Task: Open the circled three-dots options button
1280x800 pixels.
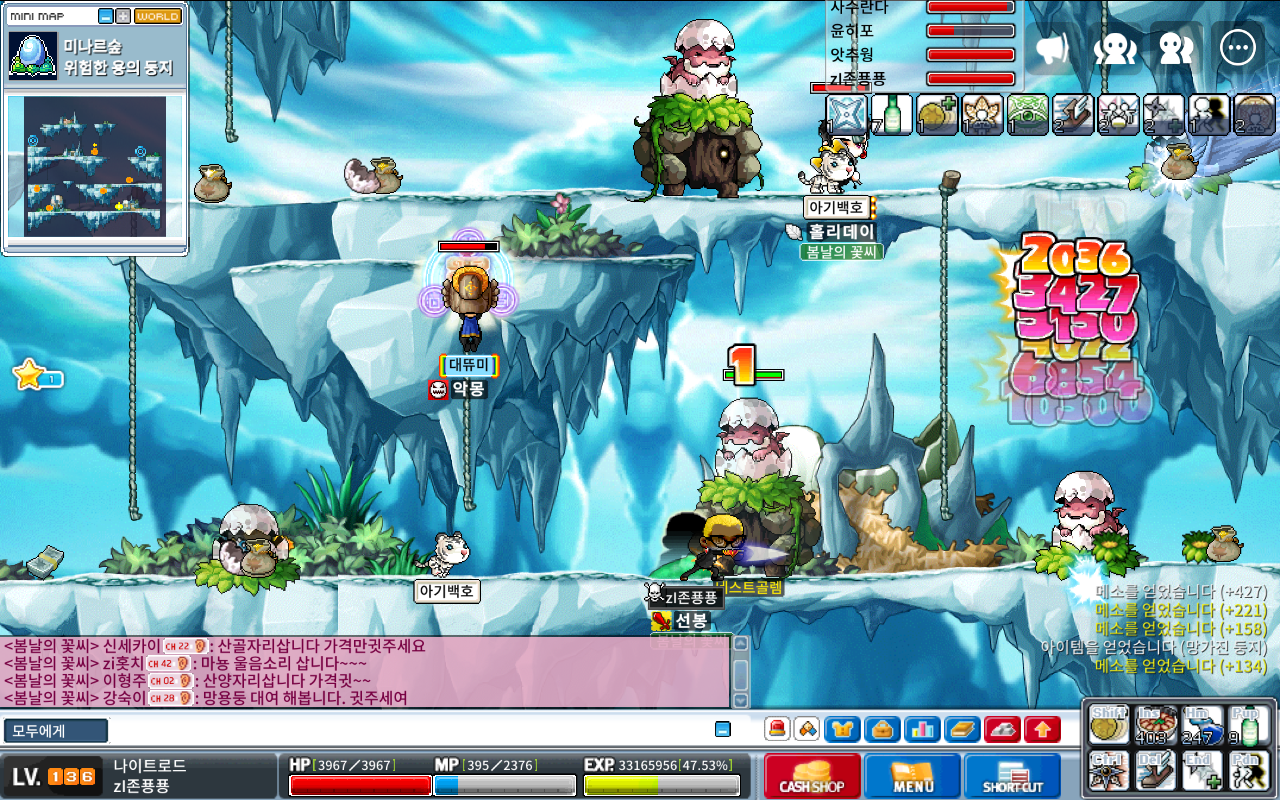Action: click(1237, 48)
